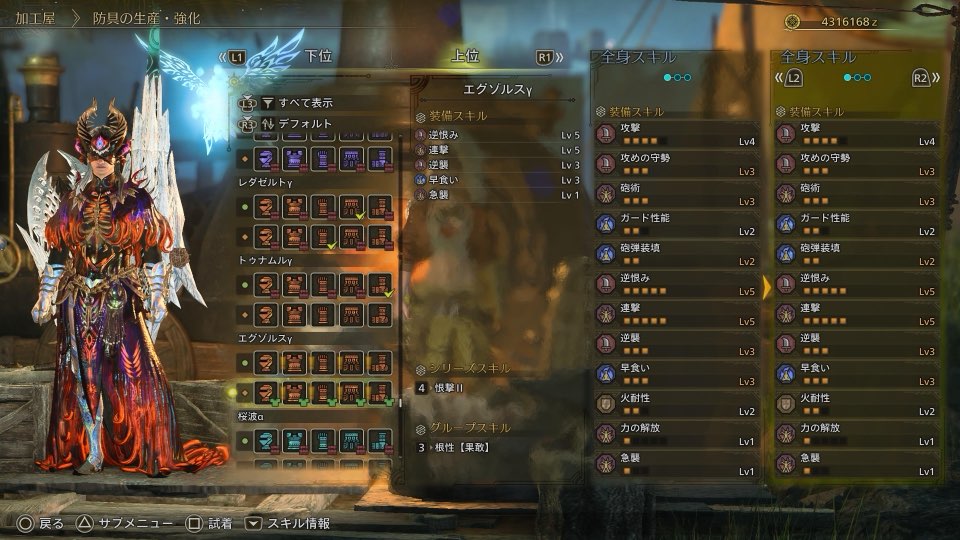960x540 pixels.
Task: Highlight the 逆恨み row in the right panel
Action: [857, 284]
